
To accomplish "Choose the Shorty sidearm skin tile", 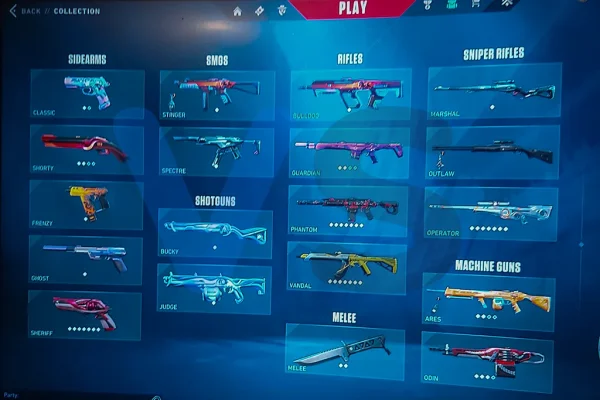I will 86,149.
